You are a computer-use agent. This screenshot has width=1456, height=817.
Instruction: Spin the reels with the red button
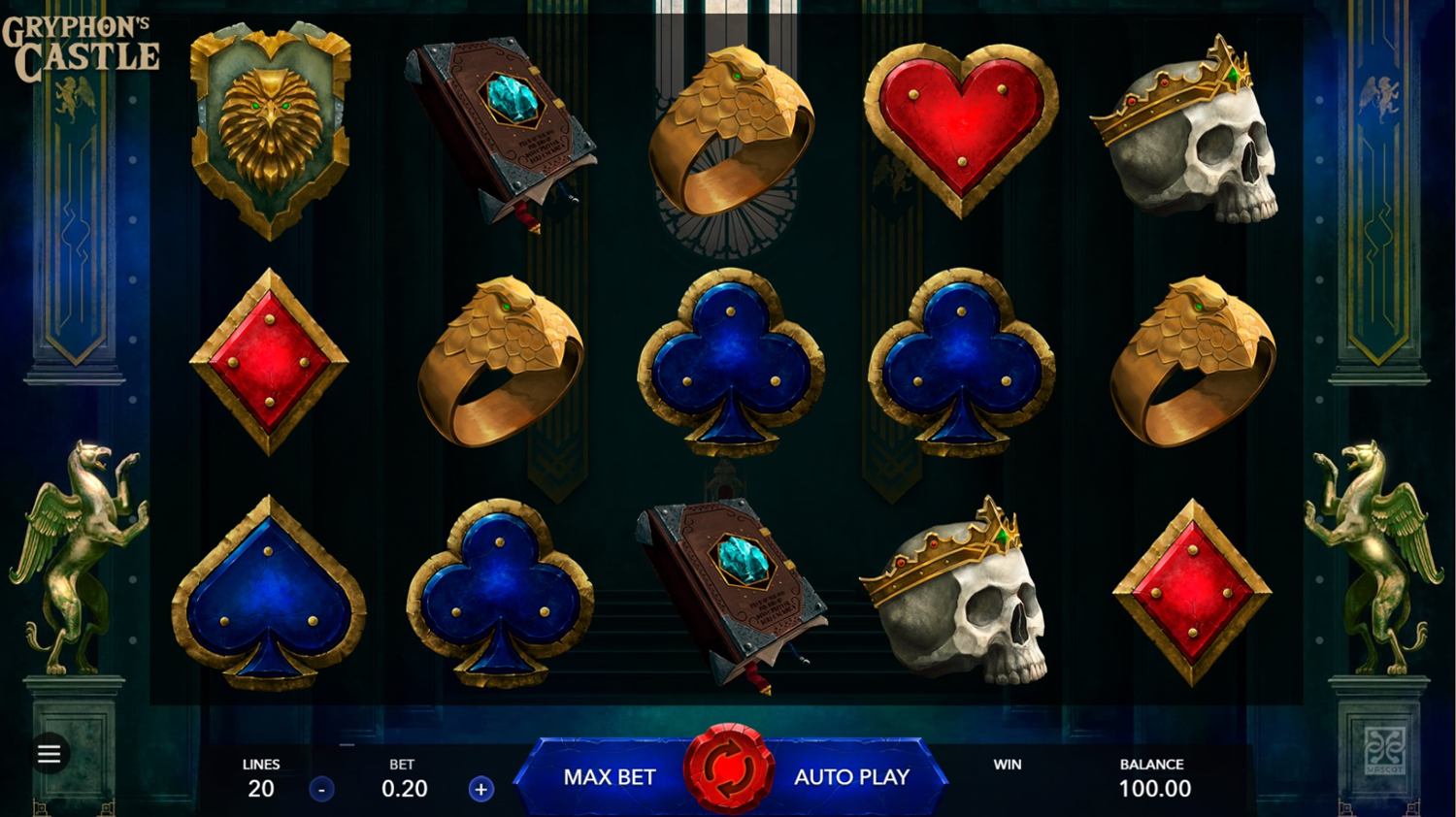click(728, 771)
